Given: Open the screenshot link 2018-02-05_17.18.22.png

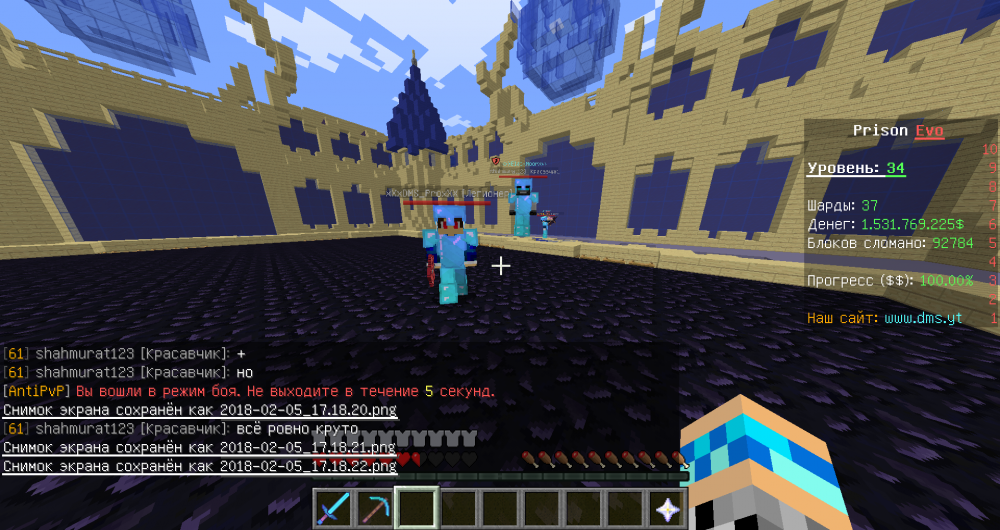Looking at the screenshot, I should point(308,466).
